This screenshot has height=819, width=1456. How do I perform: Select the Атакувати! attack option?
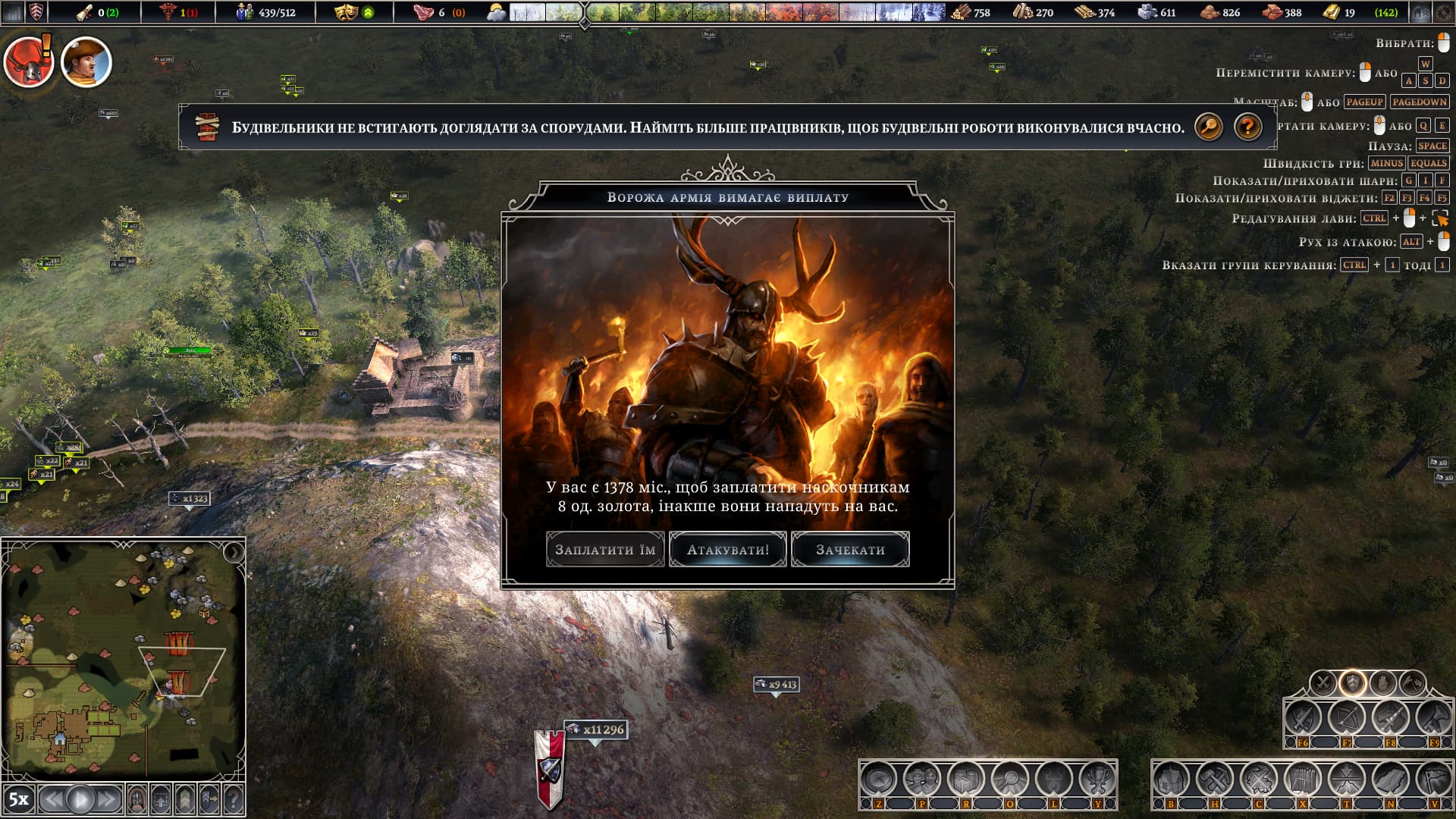coord(728,550)
